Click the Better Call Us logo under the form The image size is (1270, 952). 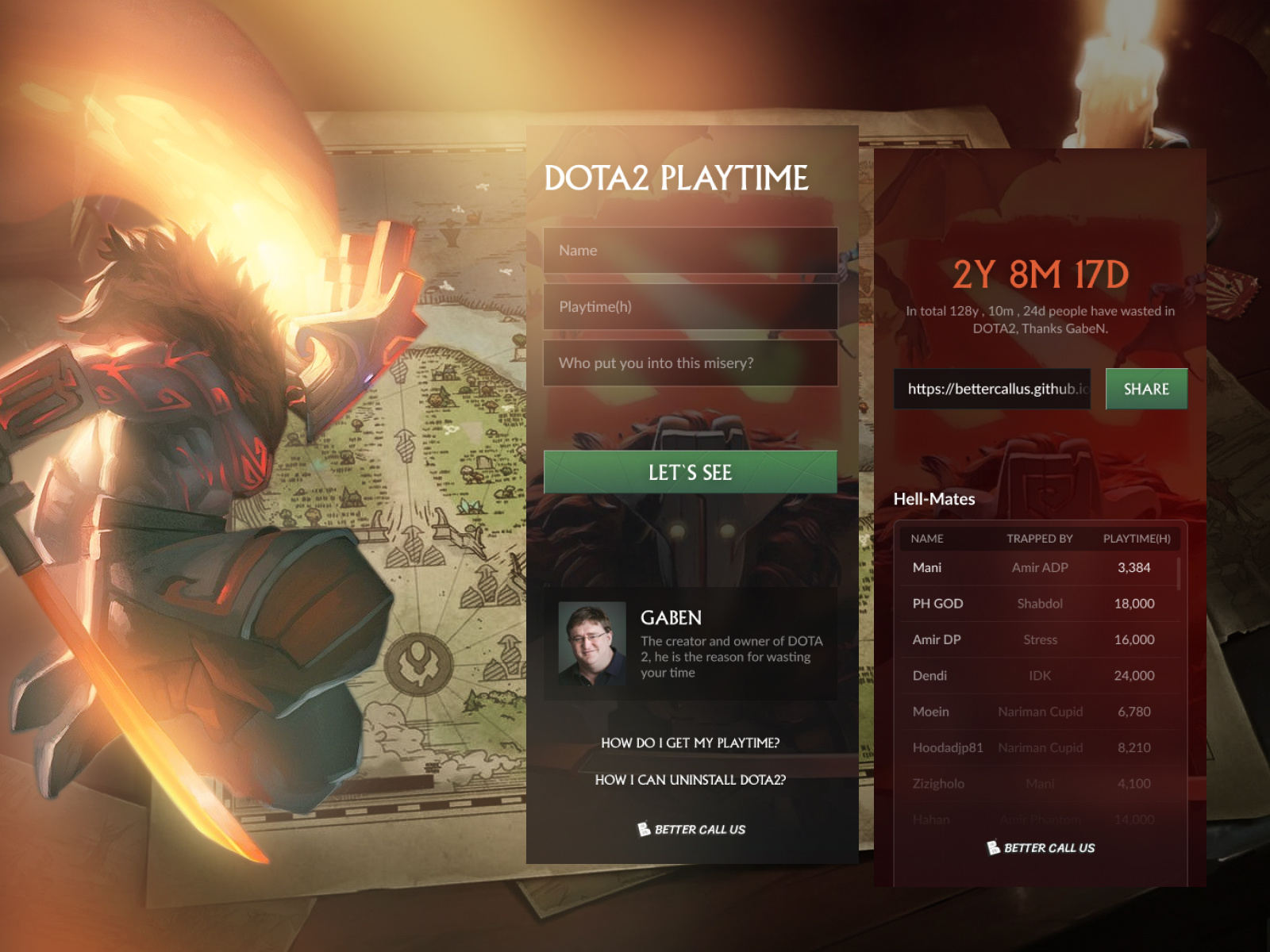click(x=690, y=830)
